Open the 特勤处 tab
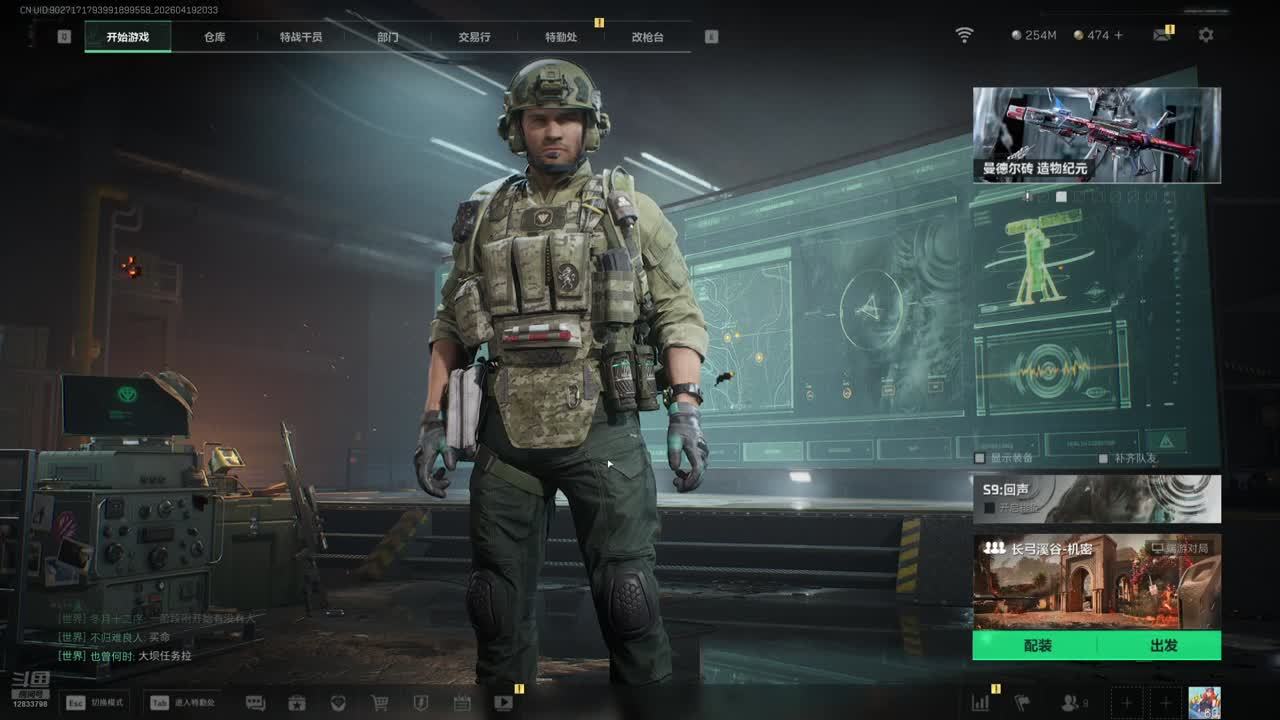The height and width of the screenshot is (720, 1280). (561, 37)
